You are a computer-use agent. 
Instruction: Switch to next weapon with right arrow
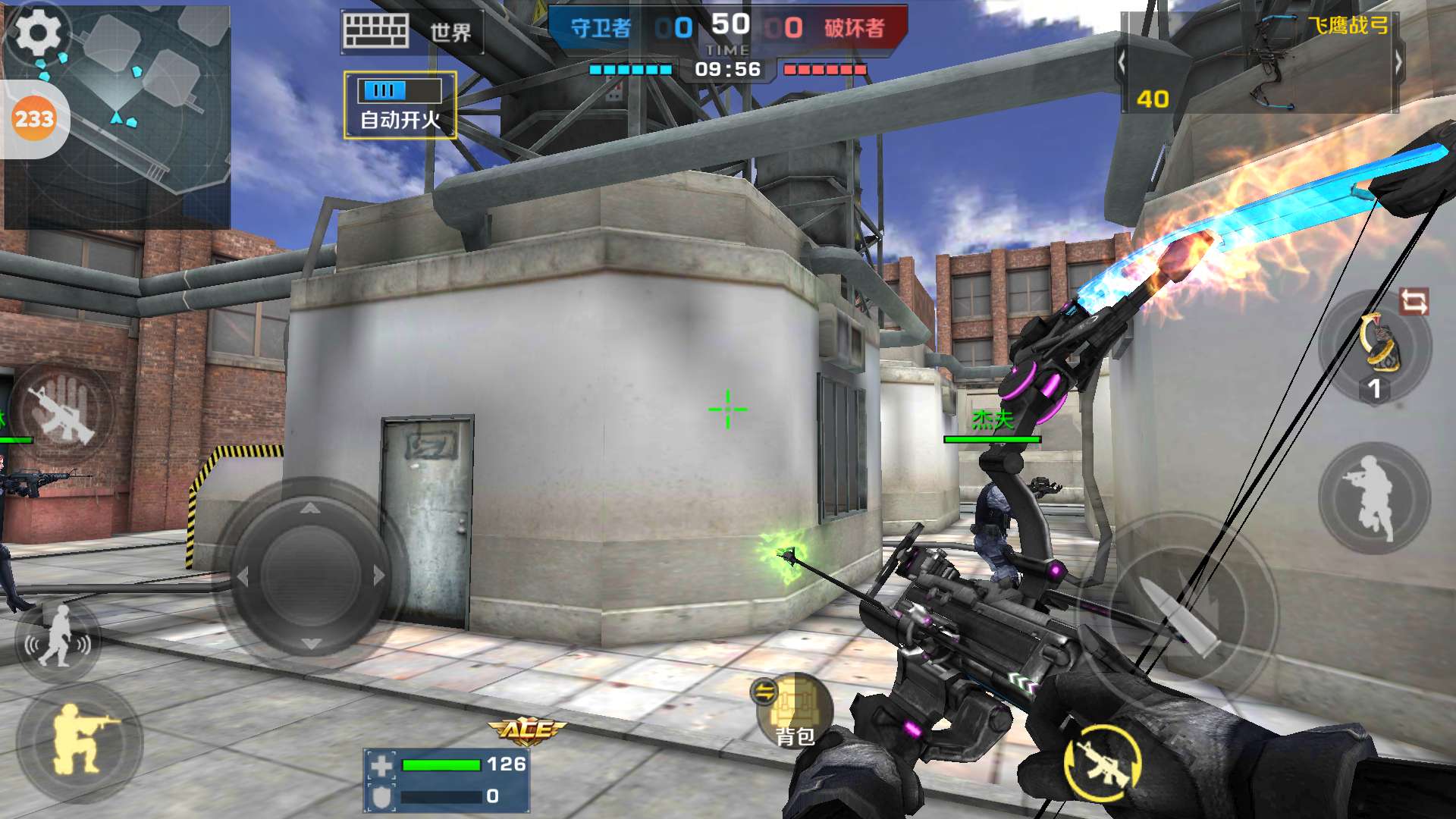(x=1398, y=64)
